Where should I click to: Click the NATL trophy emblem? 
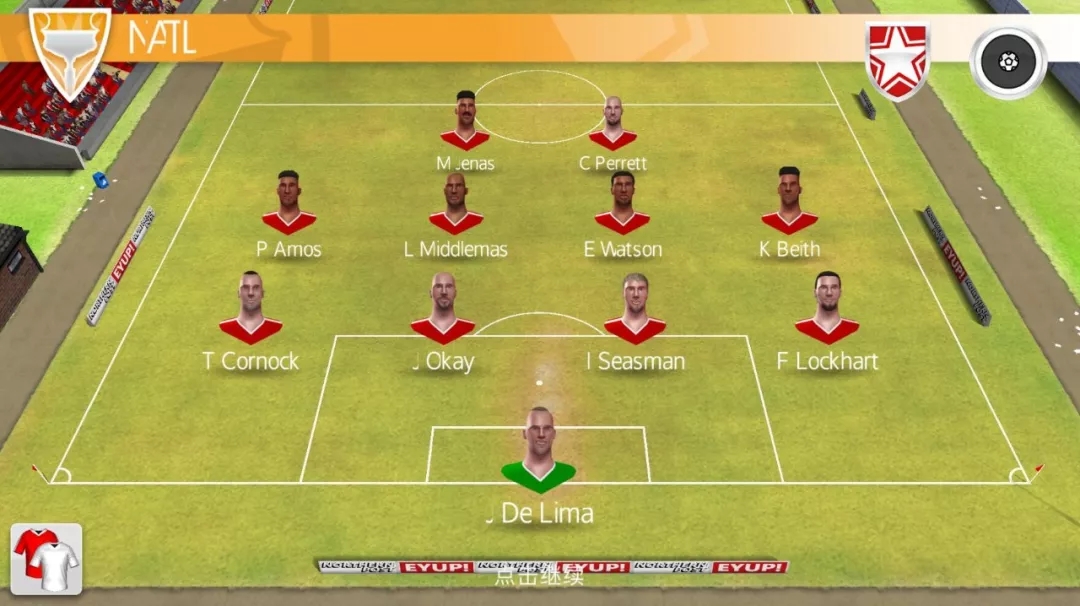[69, 52]
